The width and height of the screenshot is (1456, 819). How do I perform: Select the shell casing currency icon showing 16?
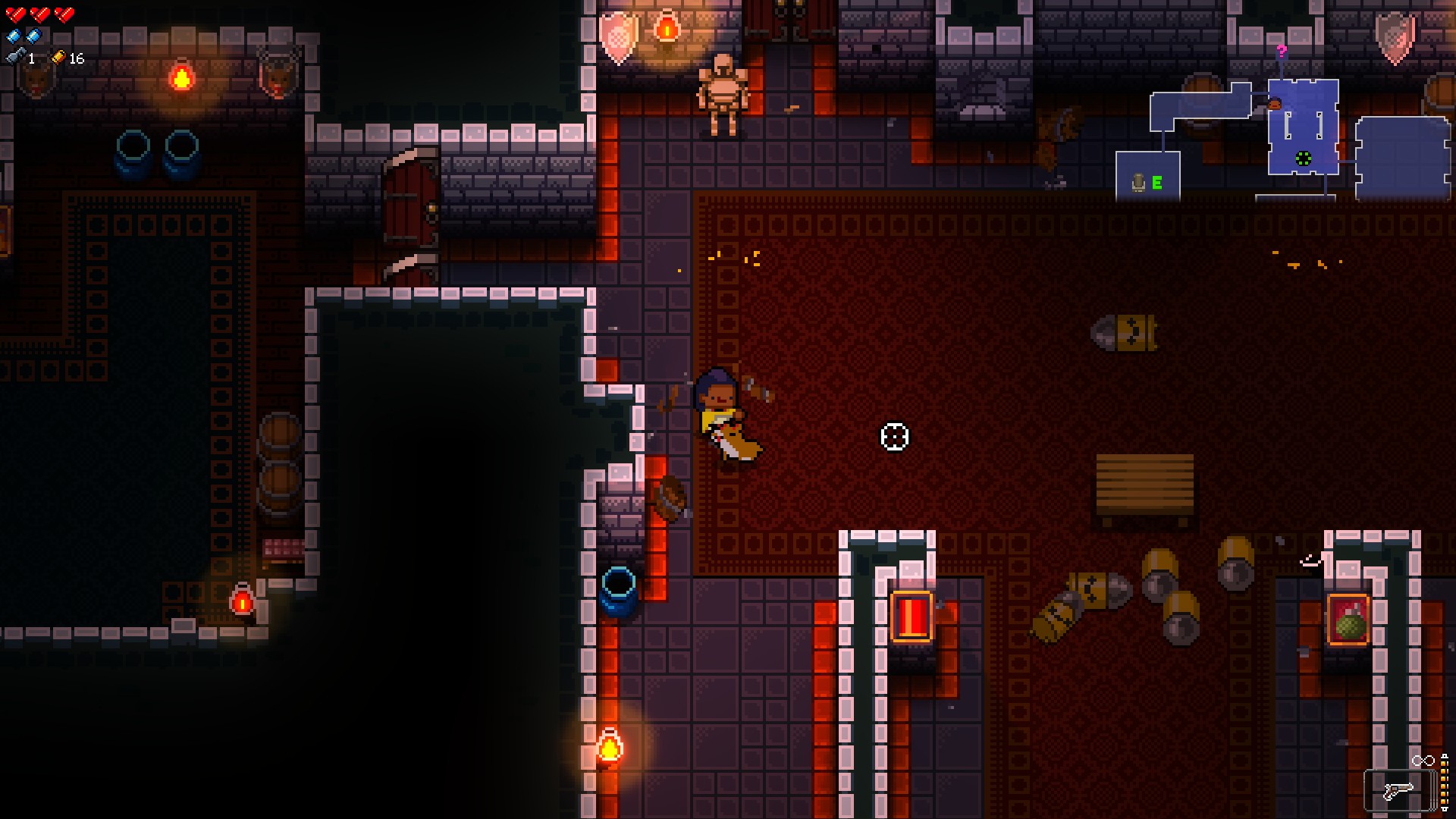[59, 58]
